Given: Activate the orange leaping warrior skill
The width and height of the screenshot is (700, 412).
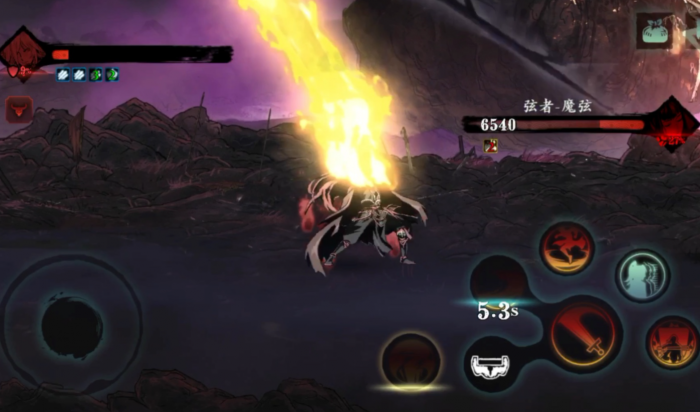Looking at the screenshot, I should coord(567,248).
